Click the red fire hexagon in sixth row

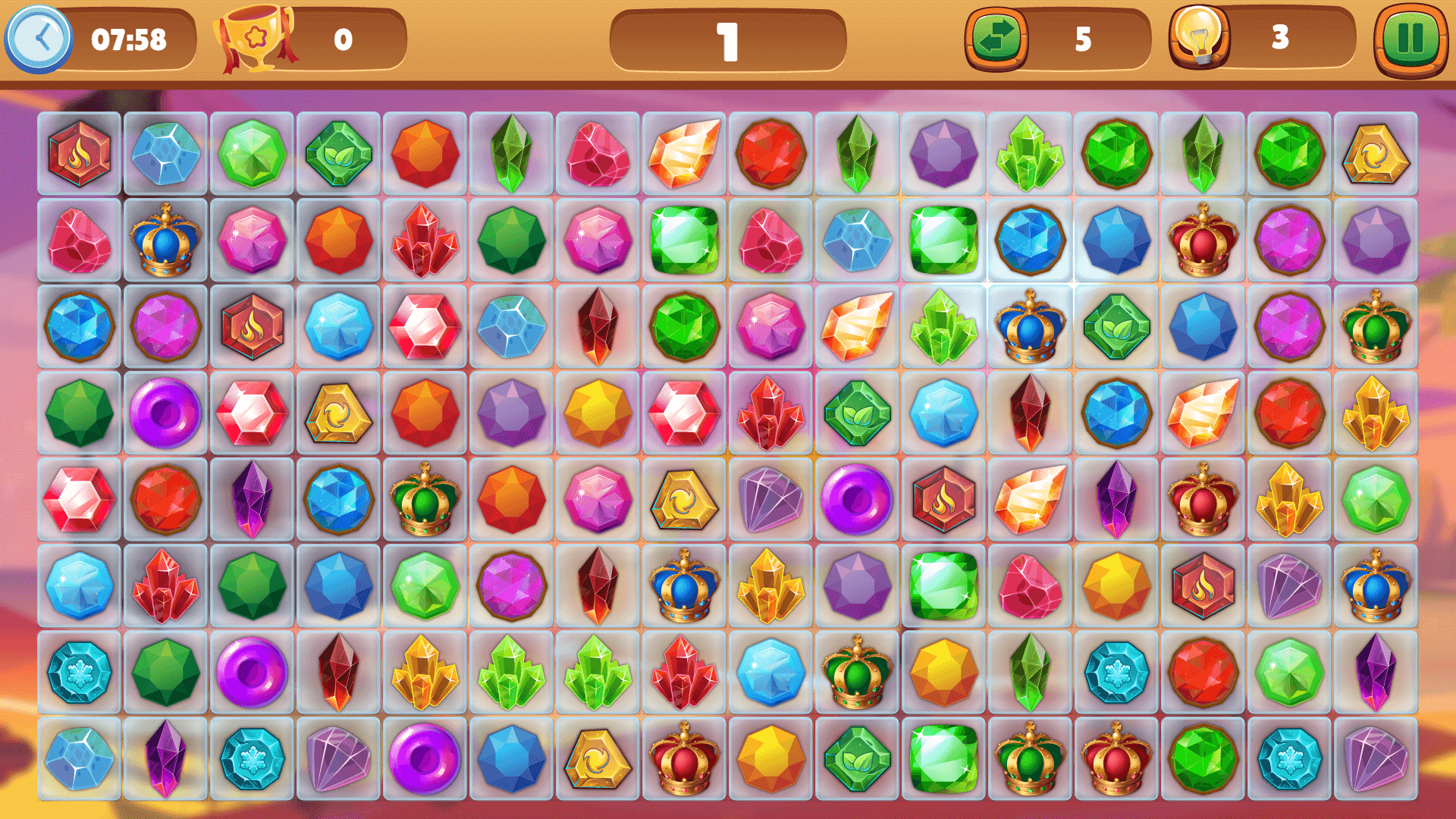click(x=1203, y=584)
